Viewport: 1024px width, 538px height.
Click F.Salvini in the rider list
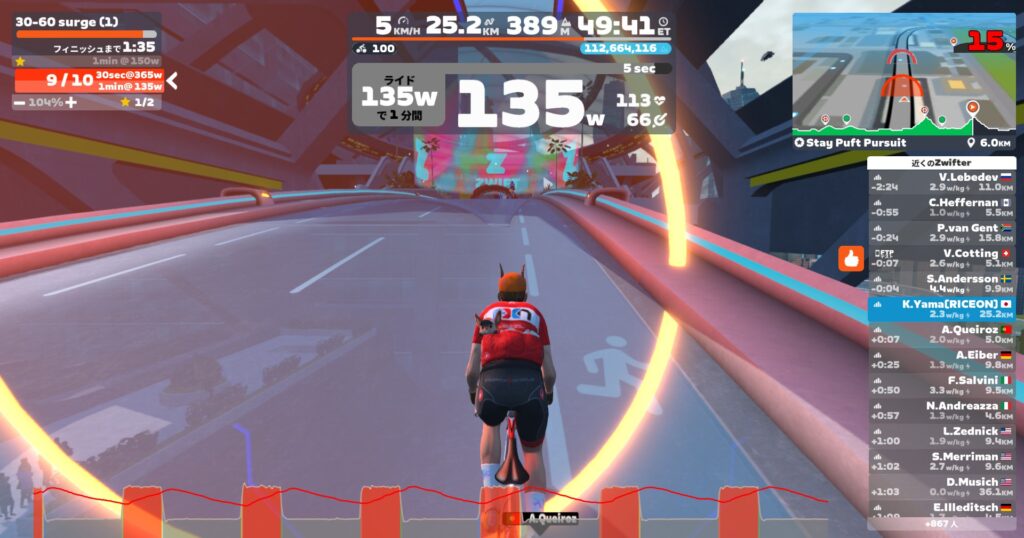pos(941,385)
